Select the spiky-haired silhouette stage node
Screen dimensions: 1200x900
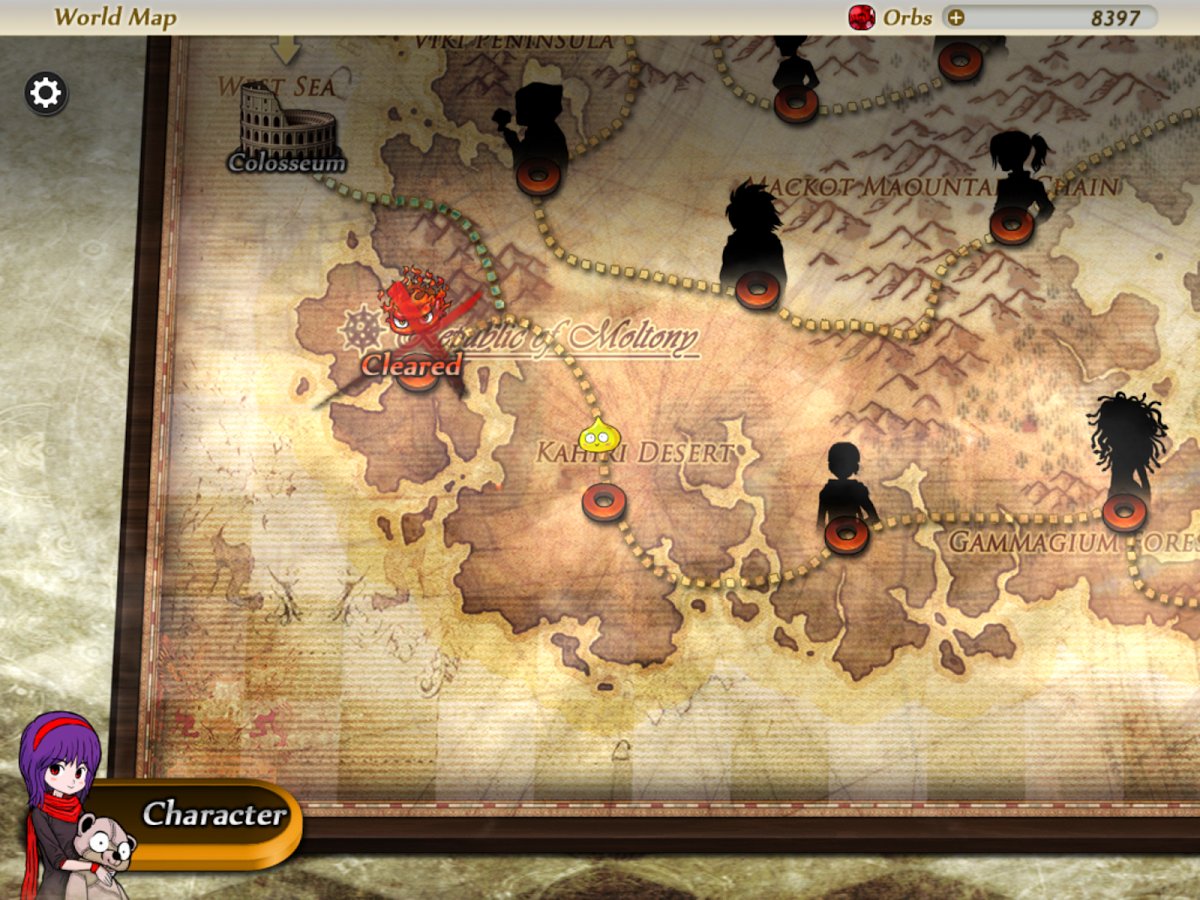point(756,288)
